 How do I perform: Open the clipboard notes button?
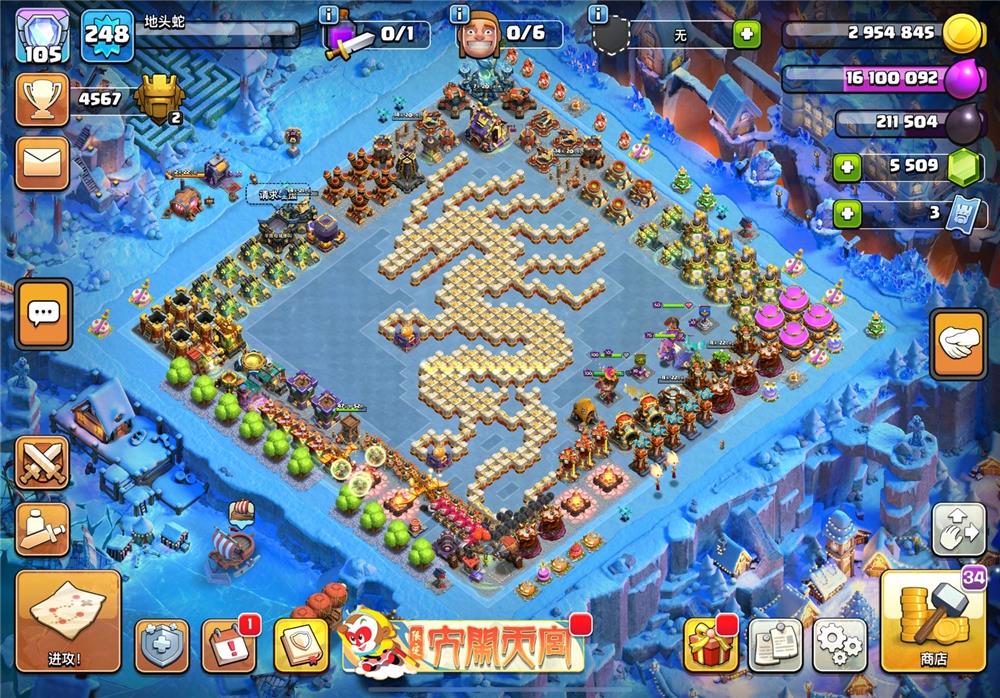pyautogui.click(x=775, y=646)
